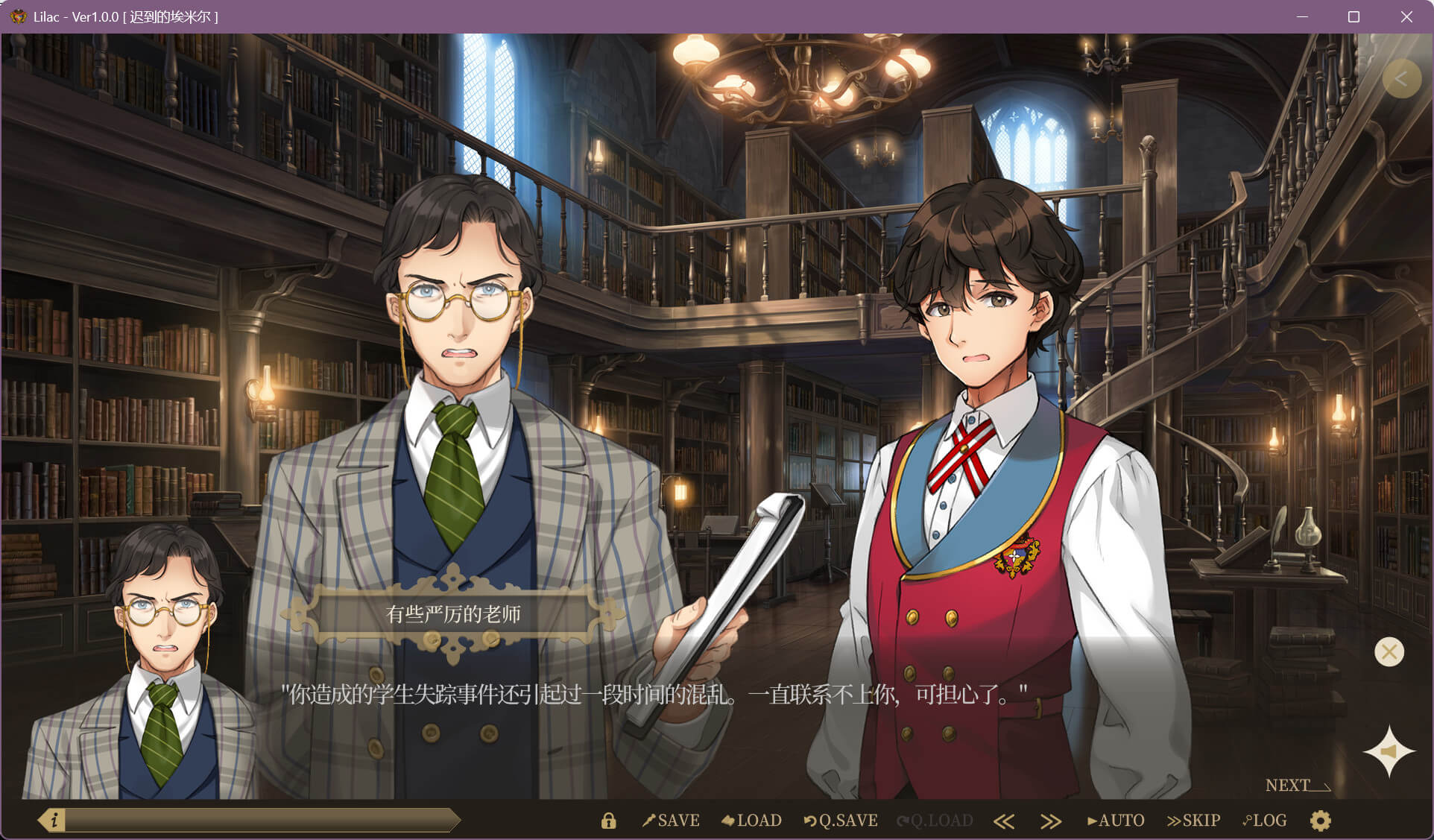Open the LOAD menu

click(751, 821)
